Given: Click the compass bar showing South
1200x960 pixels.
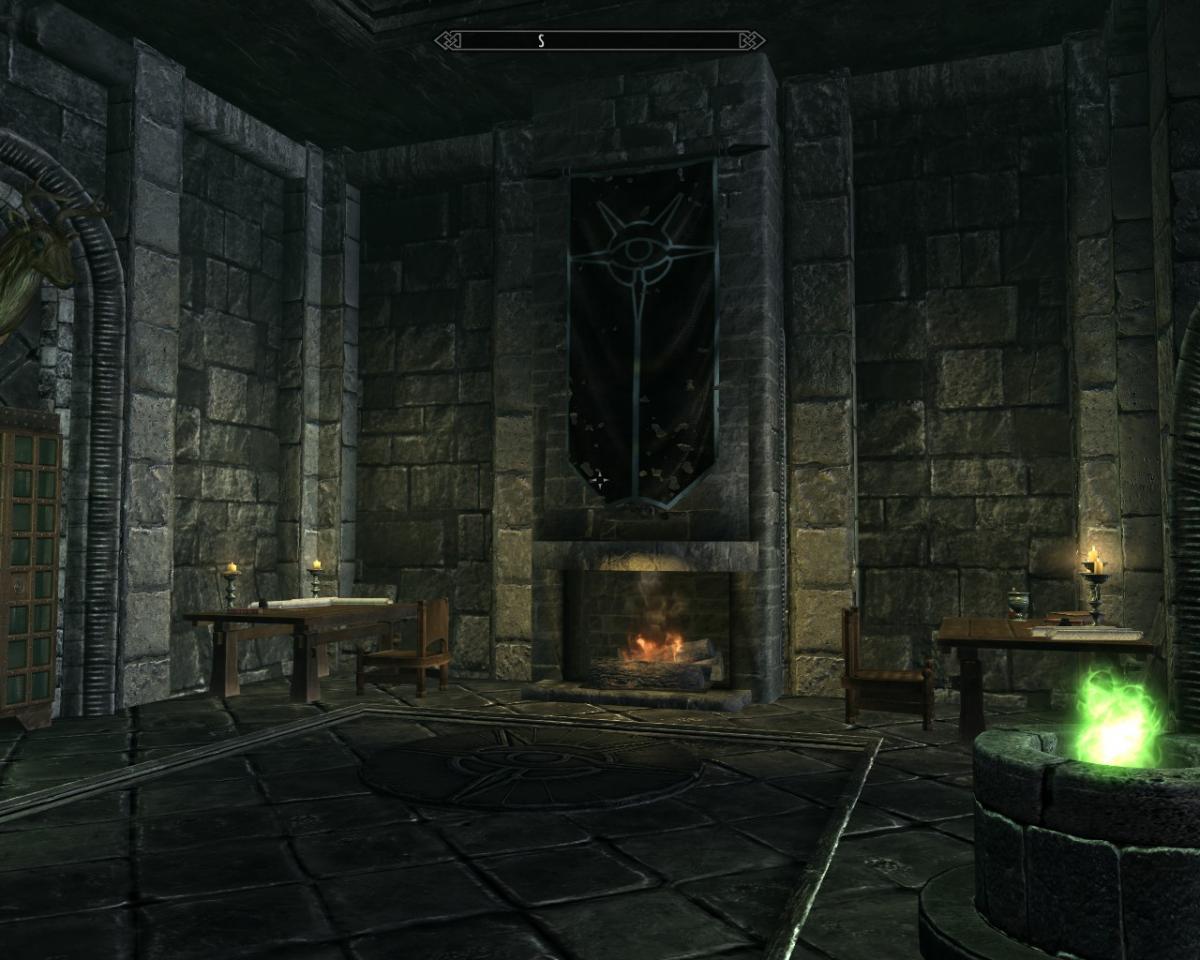Looking at the screenshot, I should (x=600, y=41).
